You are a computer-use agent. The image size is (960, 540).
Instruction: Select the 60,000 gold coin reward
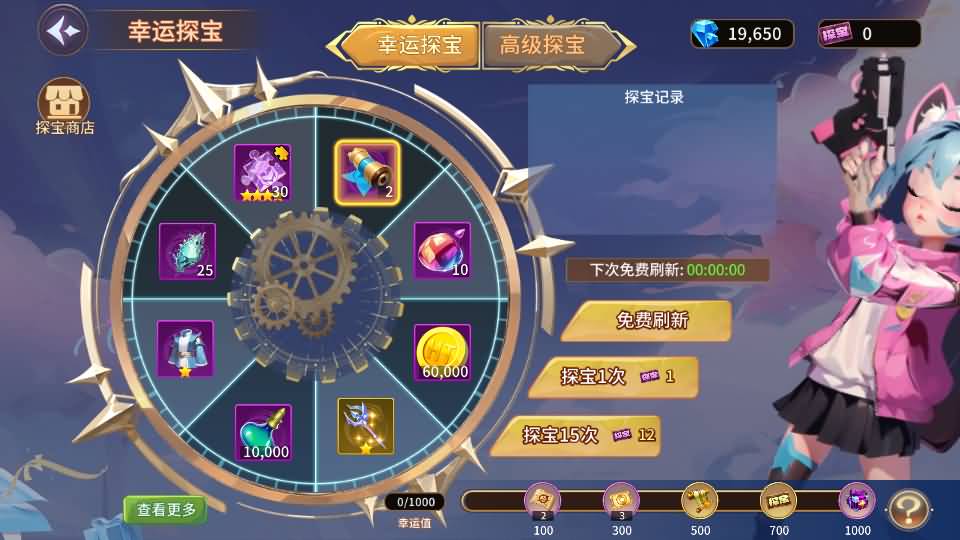pyautogui.click(x=442, y=352)
